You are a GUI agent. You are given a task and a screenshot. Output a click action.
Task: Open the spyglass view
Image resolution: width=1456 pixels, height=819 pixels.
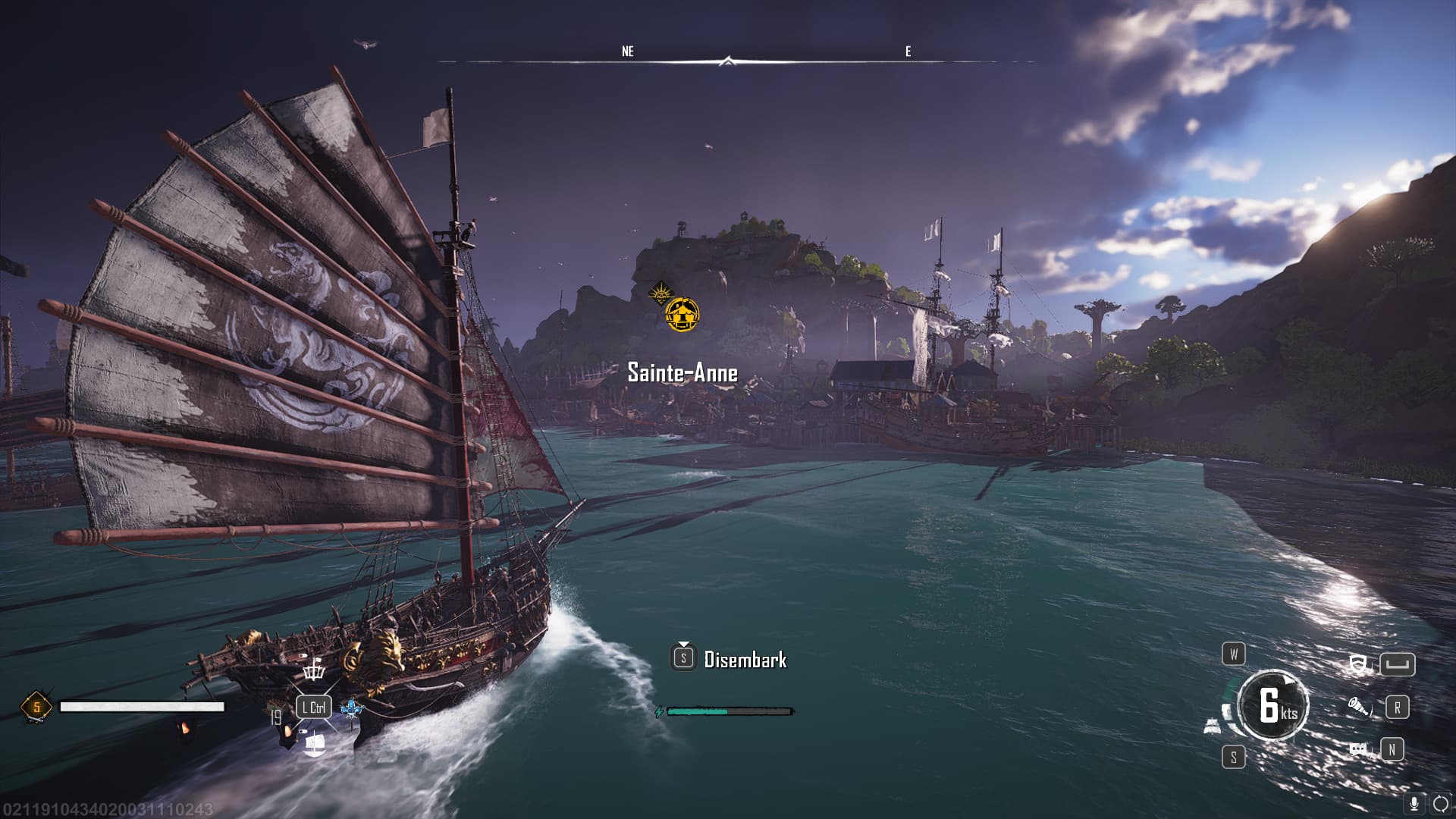(1359, 708)
